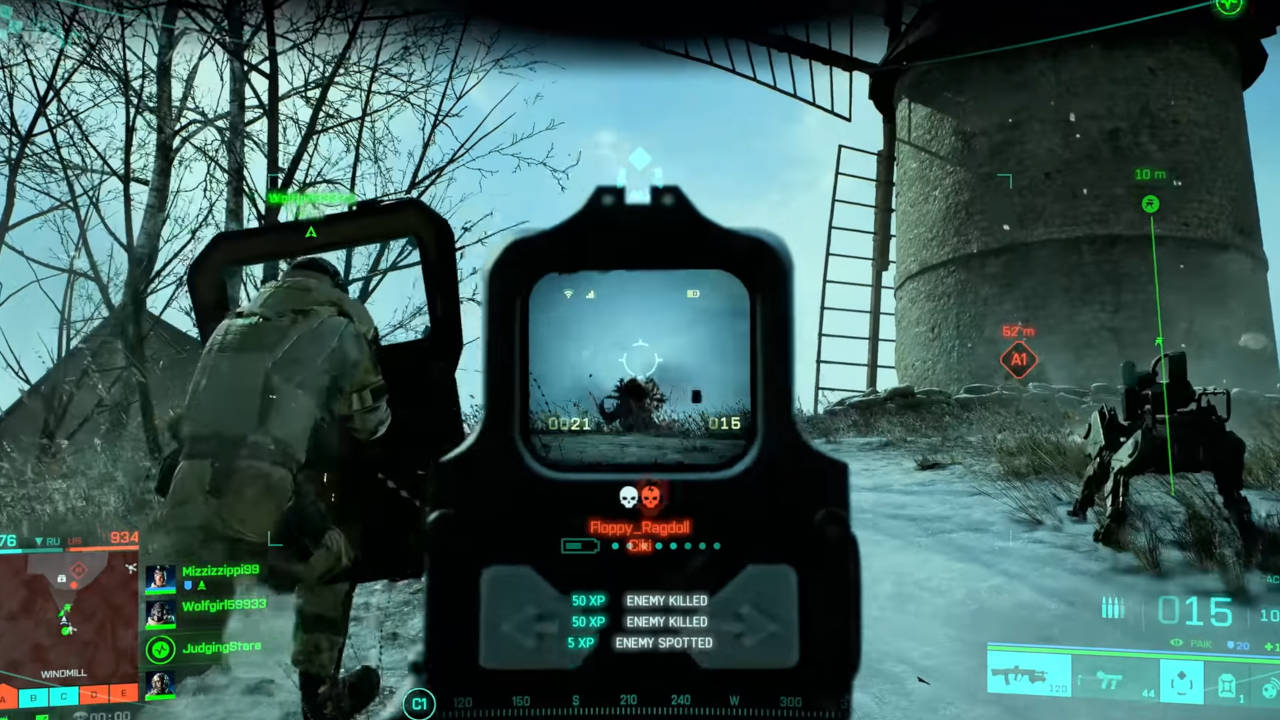Select the spotting gadget slot in the weapon bar
1280x720 pixels.
point(1182,680)
